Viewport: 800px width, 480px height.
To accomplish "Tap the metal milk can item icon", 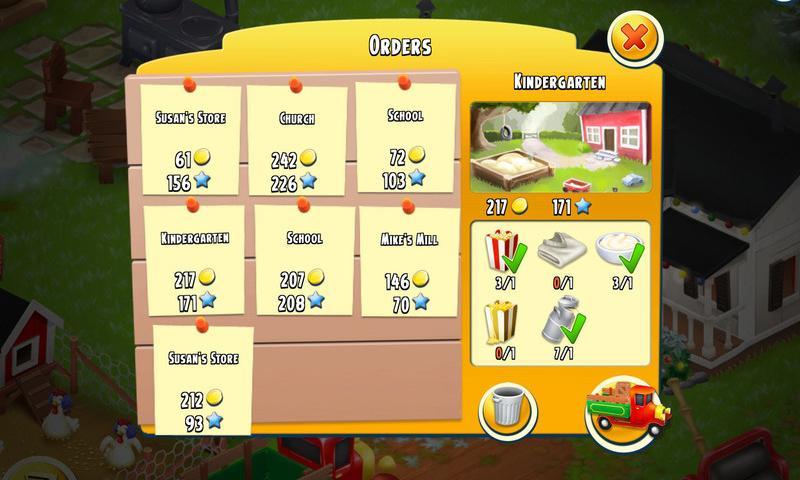I will tap(560, 320).
